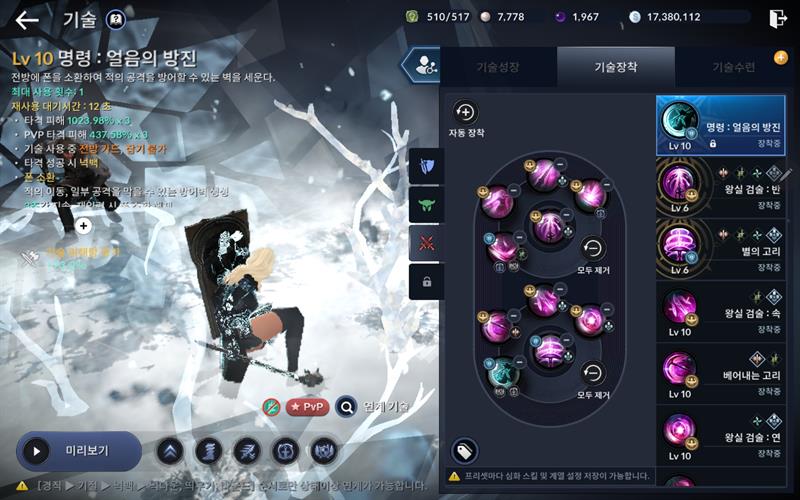800x500 pixels.
Task: Select the 베어내는 고리 skill row
Action: 723,373
